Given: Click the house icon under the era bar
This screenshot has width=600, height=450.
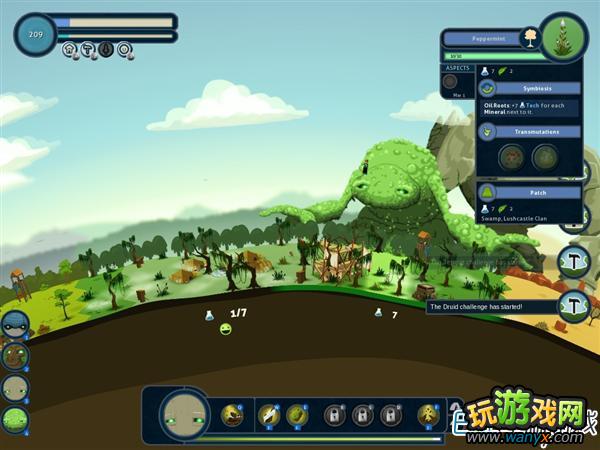Looking at the screenshot, I should coord(70,48).
